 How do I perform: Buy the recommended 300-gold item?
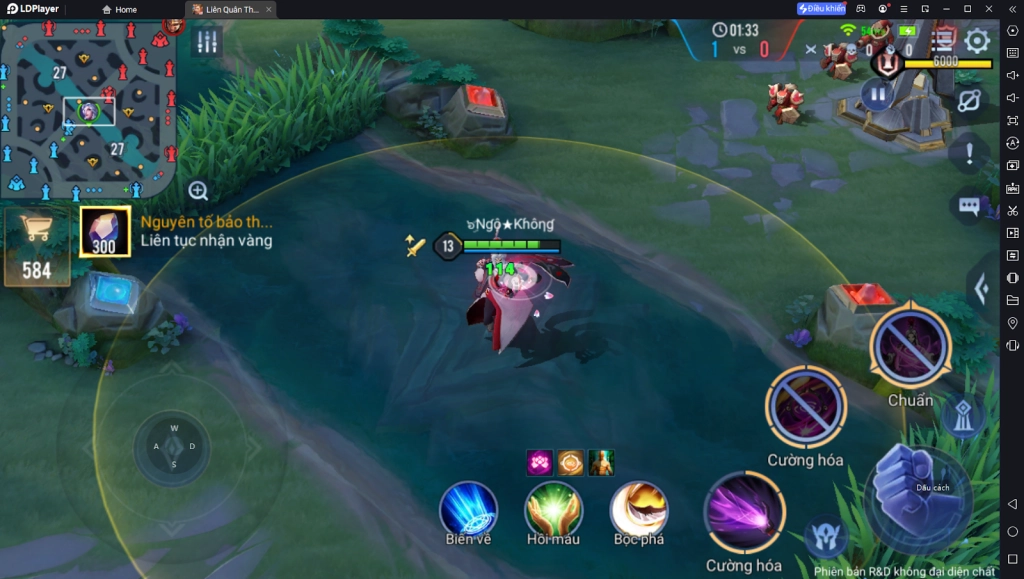tap(104, 231)
